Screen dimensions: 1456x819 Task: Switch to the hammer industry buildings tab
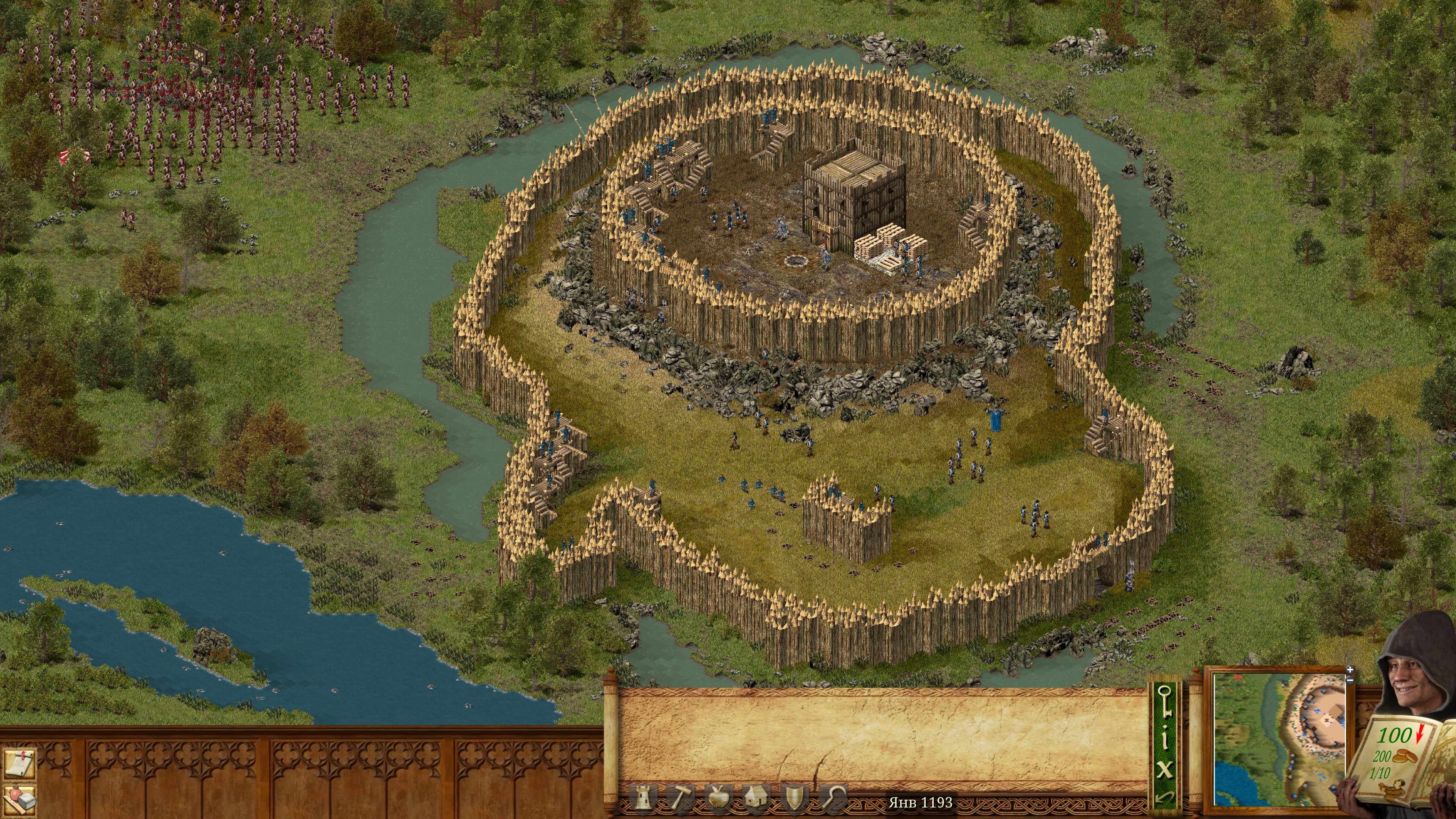(x=680, y=798)
